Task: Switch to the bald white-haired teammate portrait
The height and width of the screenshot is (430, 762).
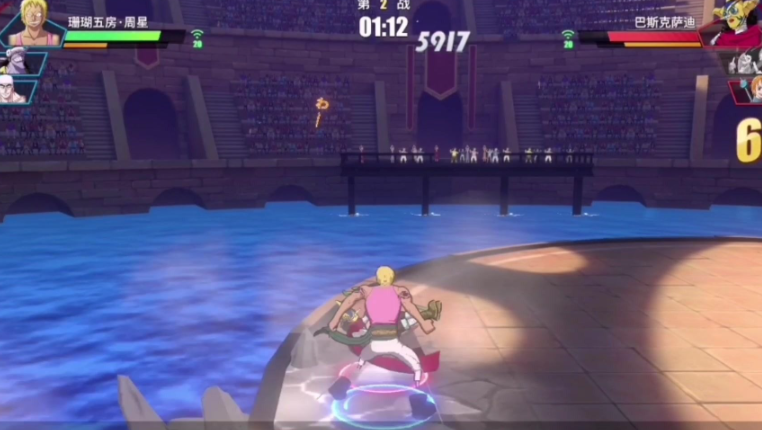Action: coord(14,91)
